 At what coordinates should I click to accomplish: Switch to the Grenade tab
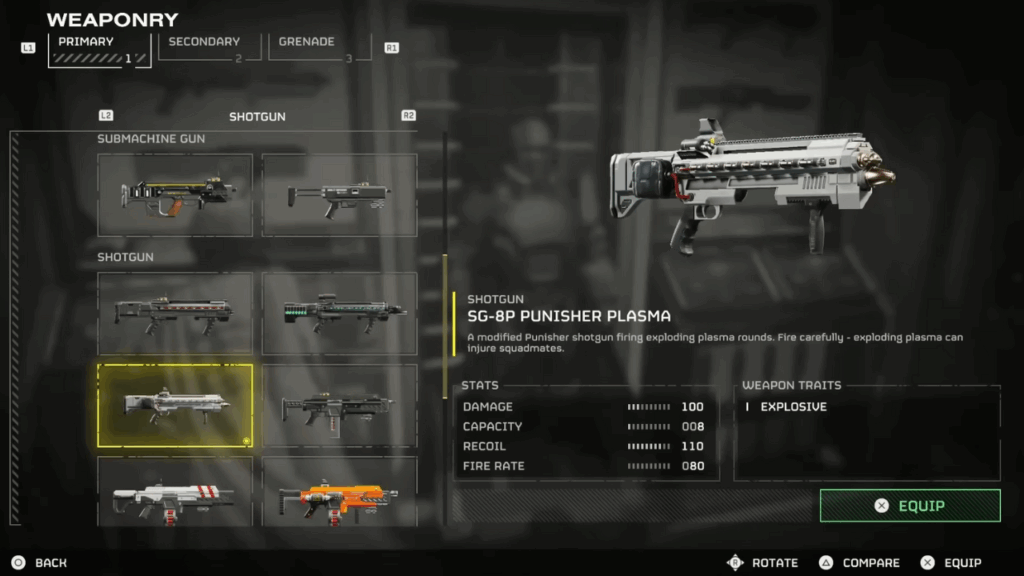click(319, 50)
